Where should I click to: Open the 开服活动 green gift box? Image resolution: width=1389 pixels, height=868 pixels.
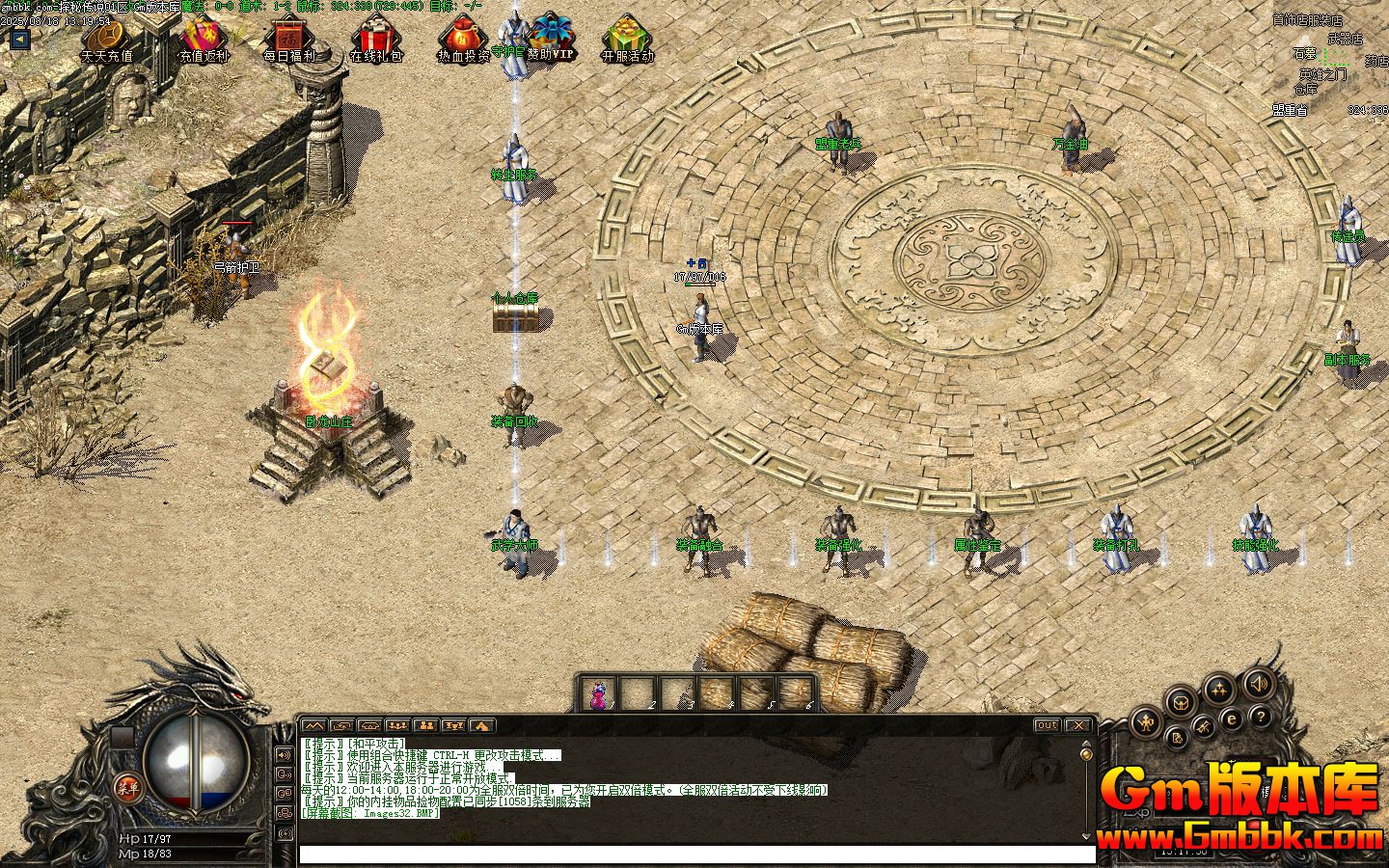[x=628, y=39]
